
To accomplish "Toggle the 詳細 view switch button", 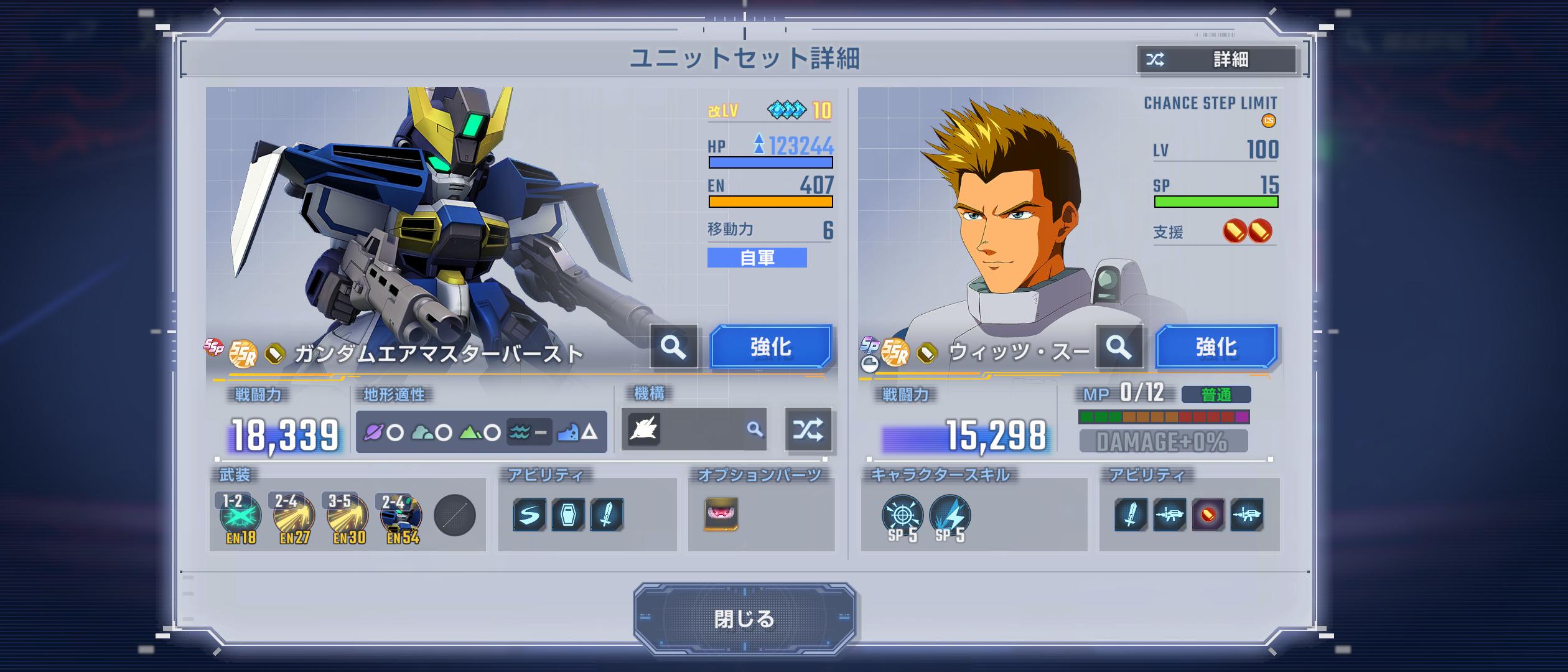I will 1216,60.
